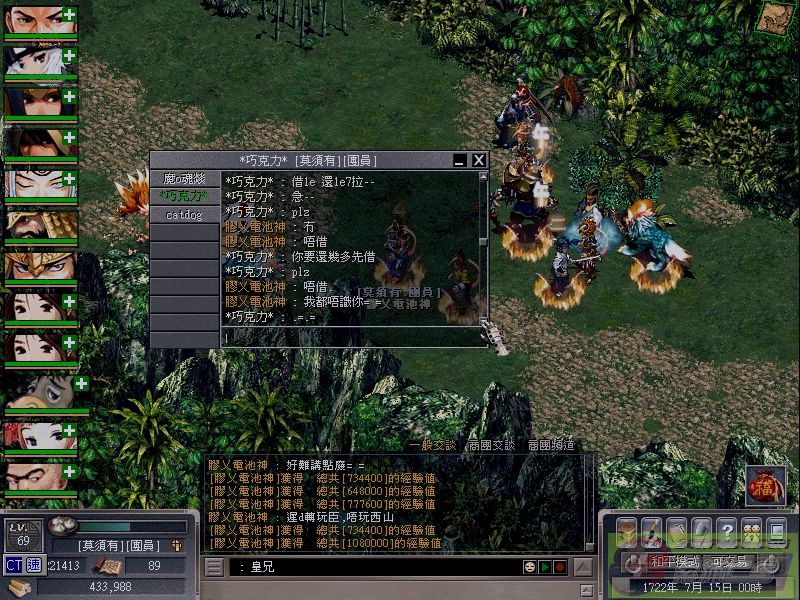Close the private chat window
The width and height of the screenshot is (800, 600).
coord(479,160)
